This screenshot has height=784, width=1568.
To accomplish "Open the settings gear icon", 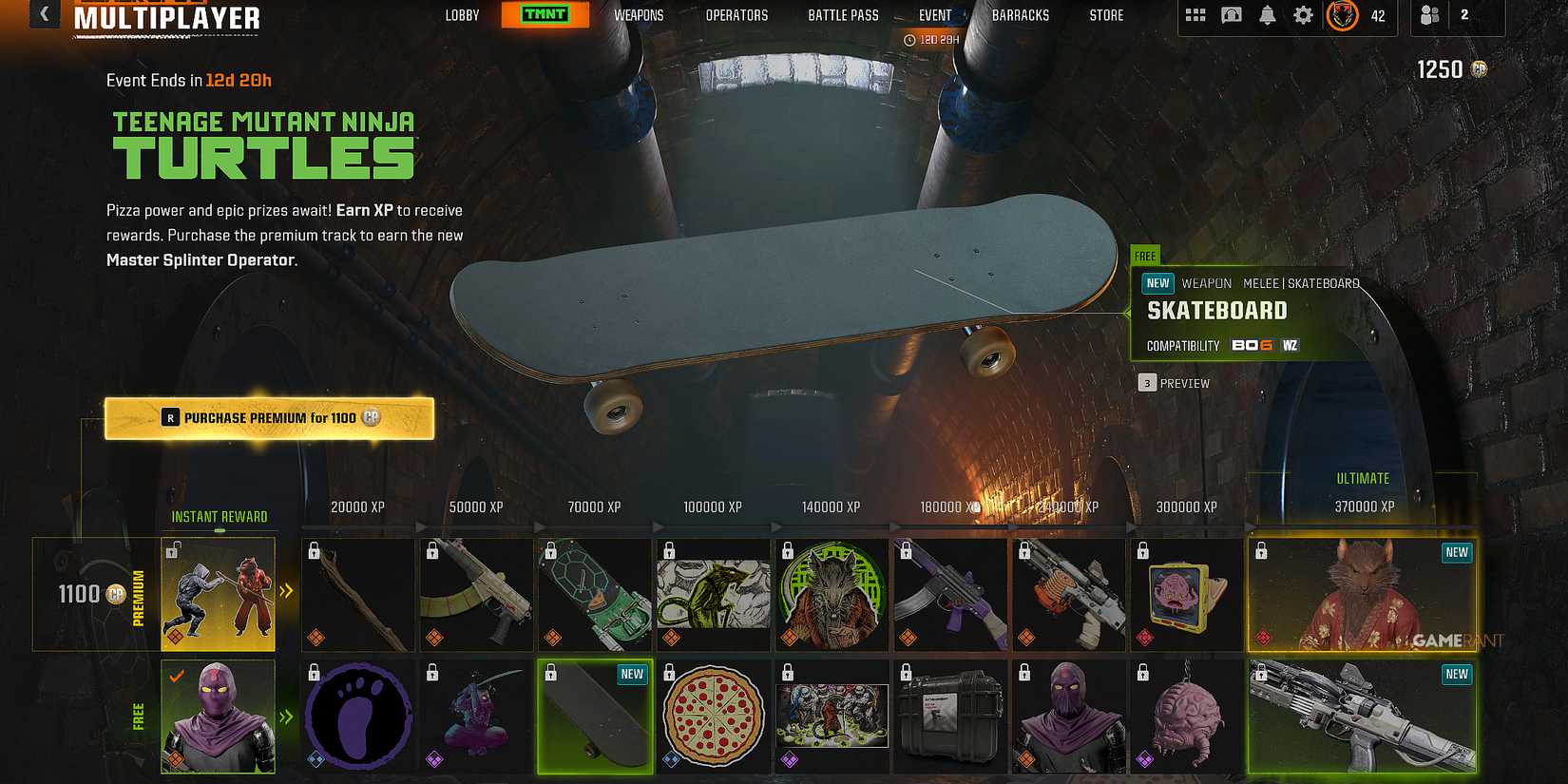I will point(1303,15).
